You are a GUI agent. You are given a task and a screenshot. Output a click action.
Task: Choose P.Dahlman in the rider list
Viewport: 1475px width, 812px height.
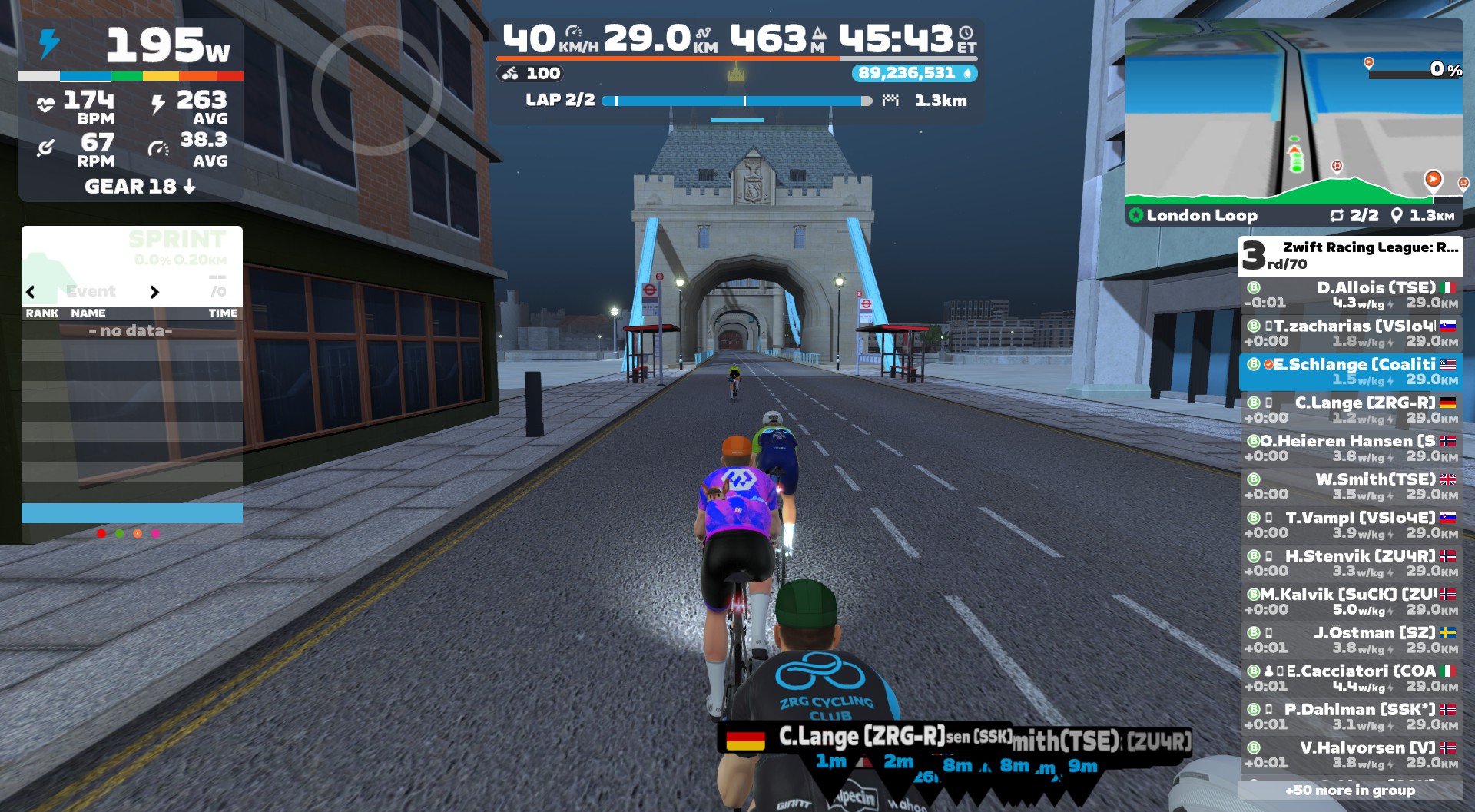(x=1351, y=718)
